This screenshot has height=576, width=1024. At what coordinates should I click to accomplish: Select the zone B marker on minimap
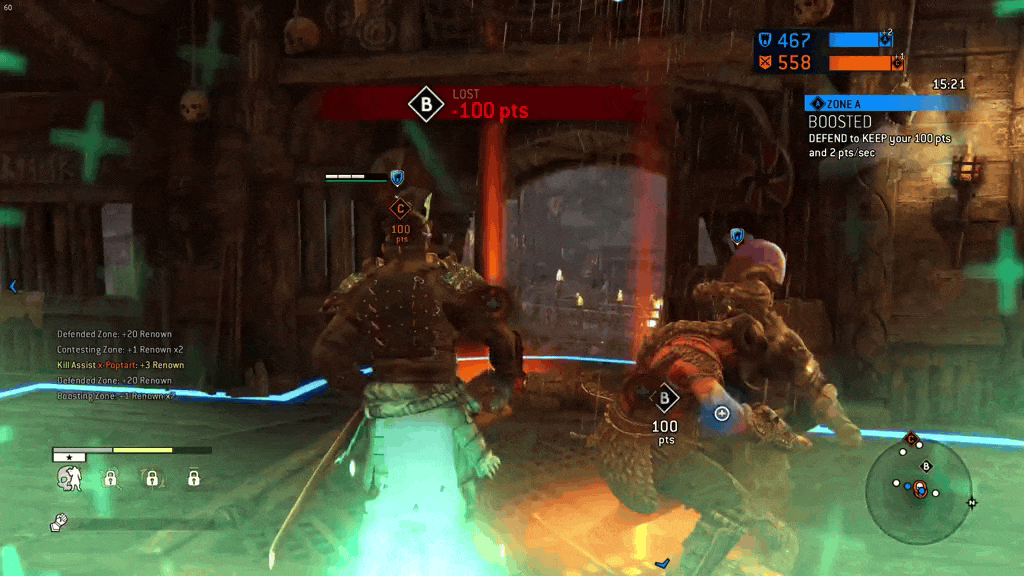coord(926,466)
